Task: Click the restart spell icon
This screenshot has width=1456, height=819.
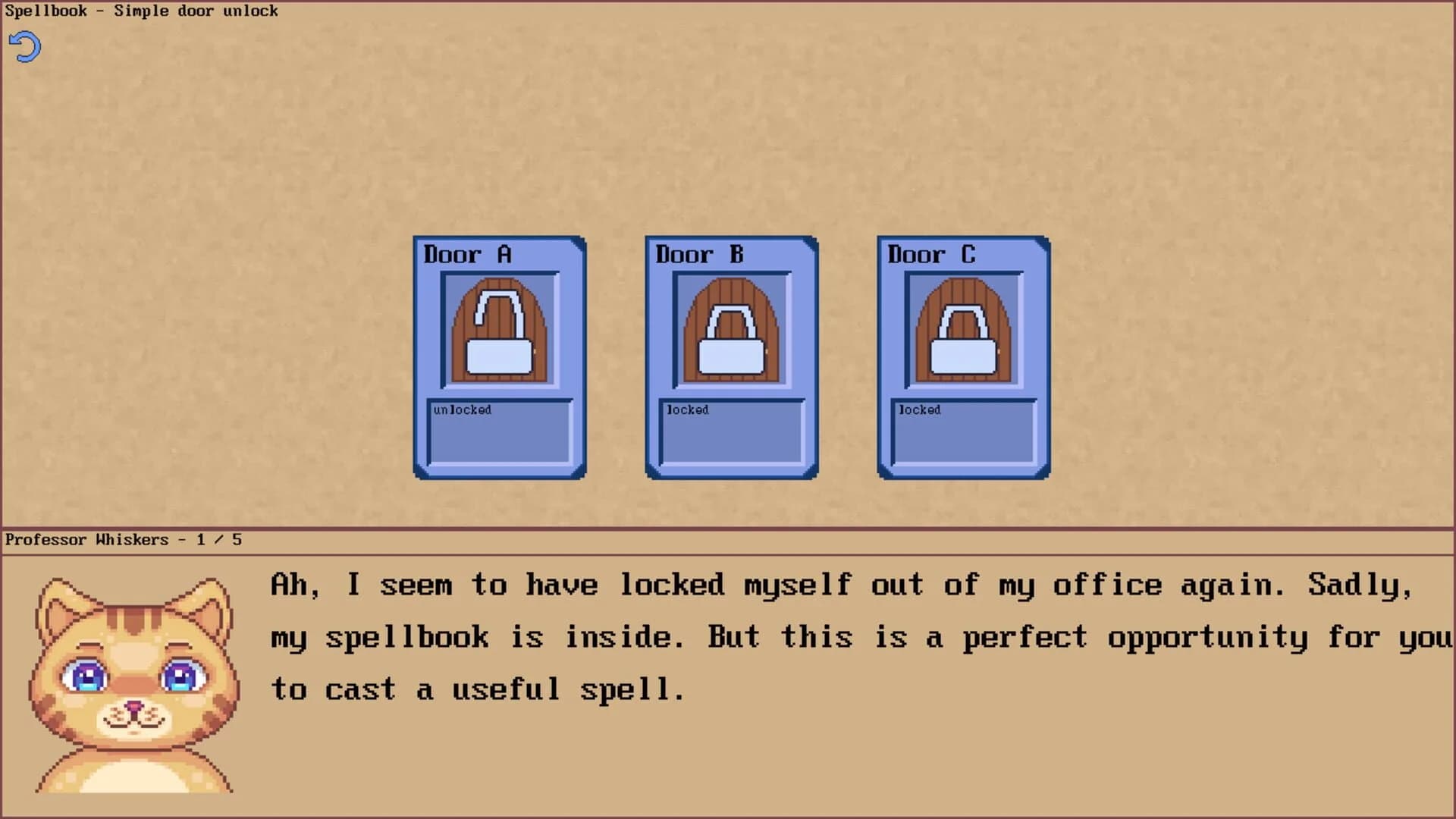Action: (24, 46)
